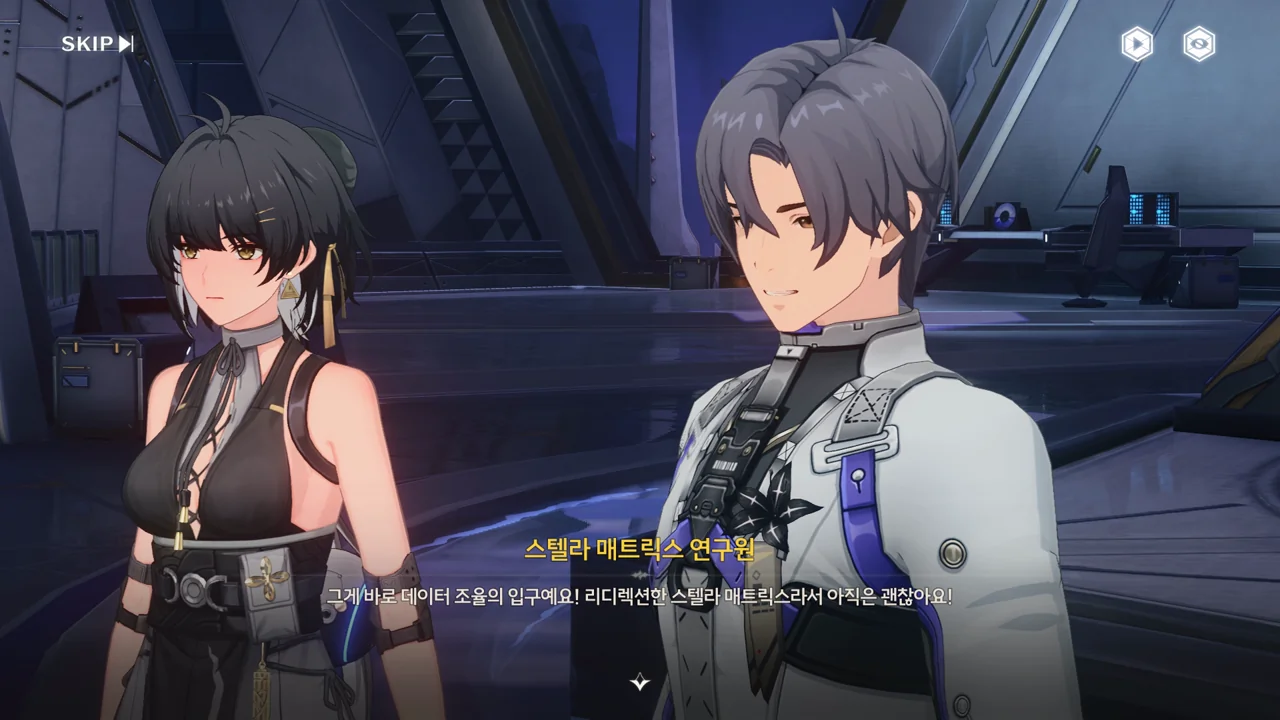Viewport: 1280px width, 720px height.
Task: Toggle dialogue auto-play hexagon button
Action: point(1137,44)
